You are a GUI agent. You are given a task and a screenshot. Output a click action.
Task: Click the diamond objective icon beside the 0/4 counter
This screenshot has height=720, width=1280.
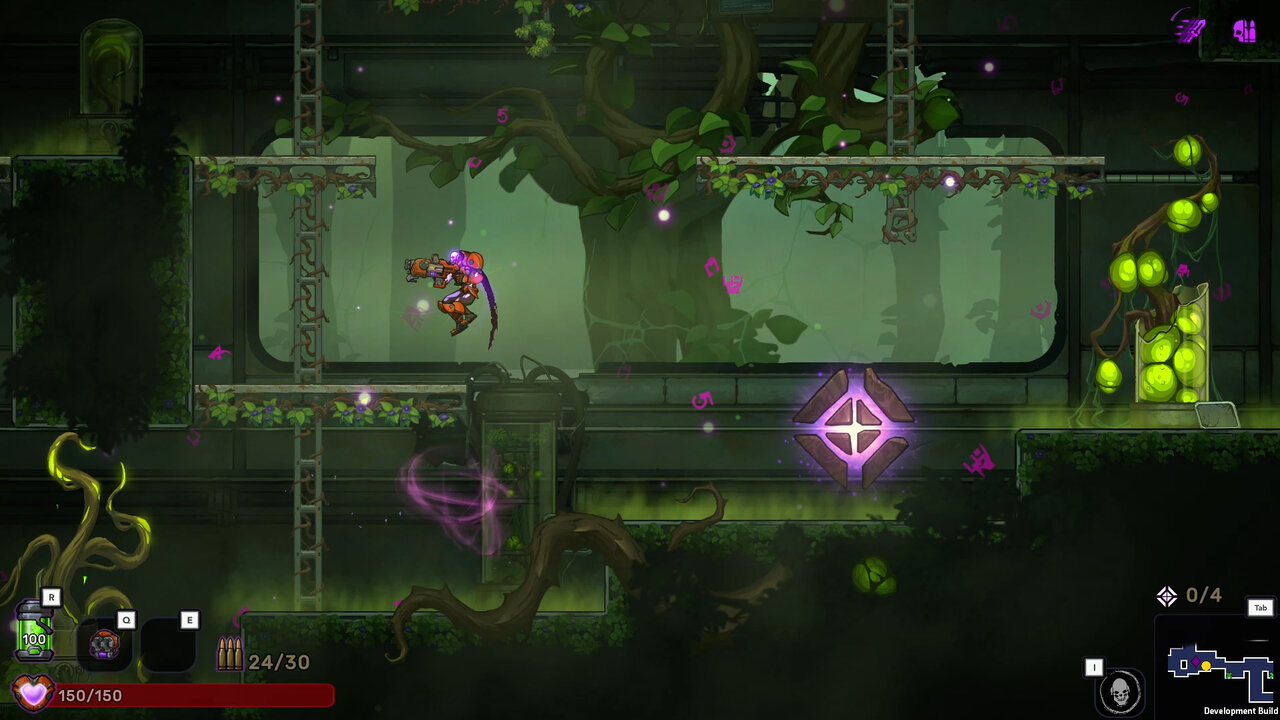pyautogui.click(x=1167, y=594)
